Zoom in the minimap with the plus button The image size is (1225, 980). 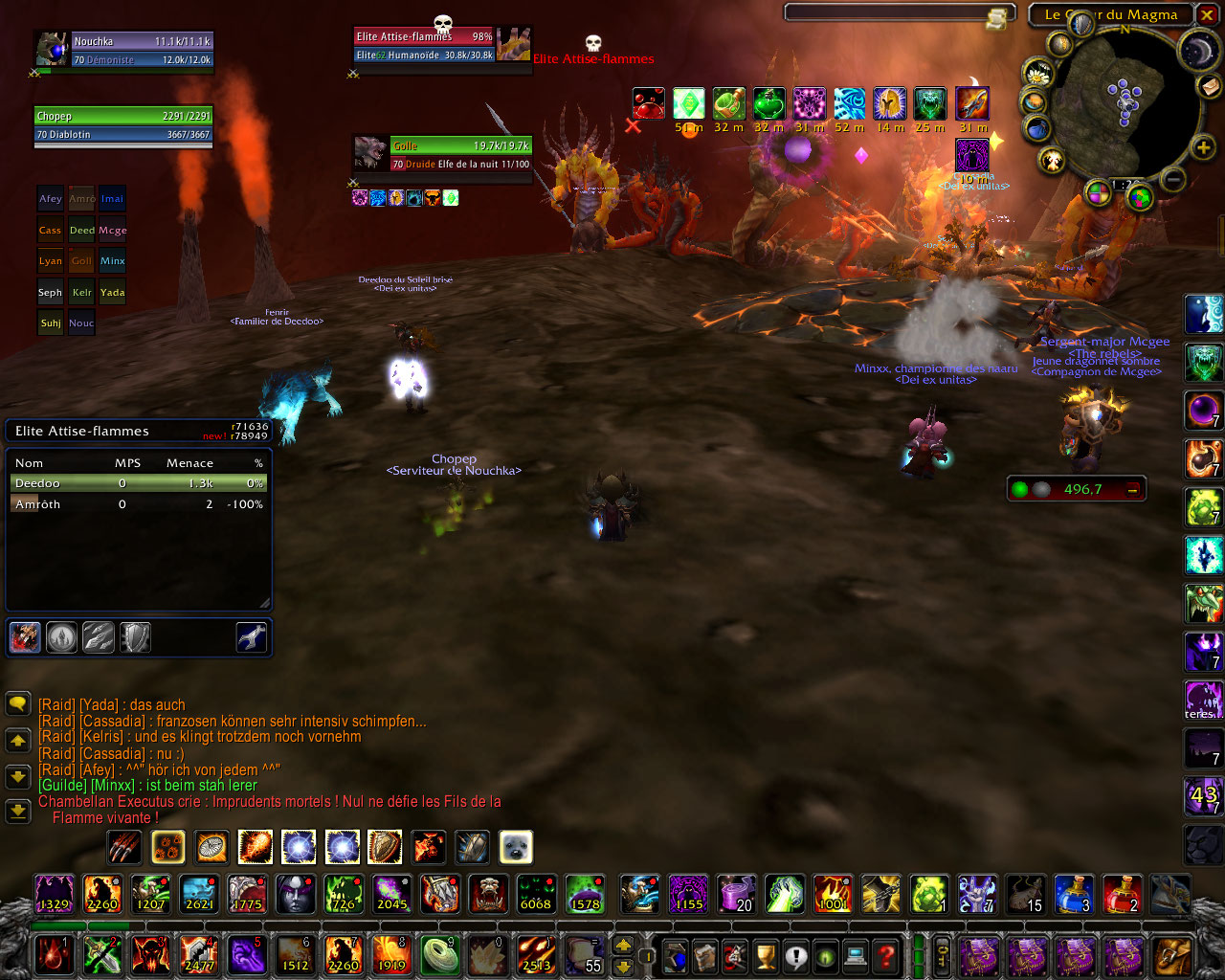click(x=1203, y=147)
